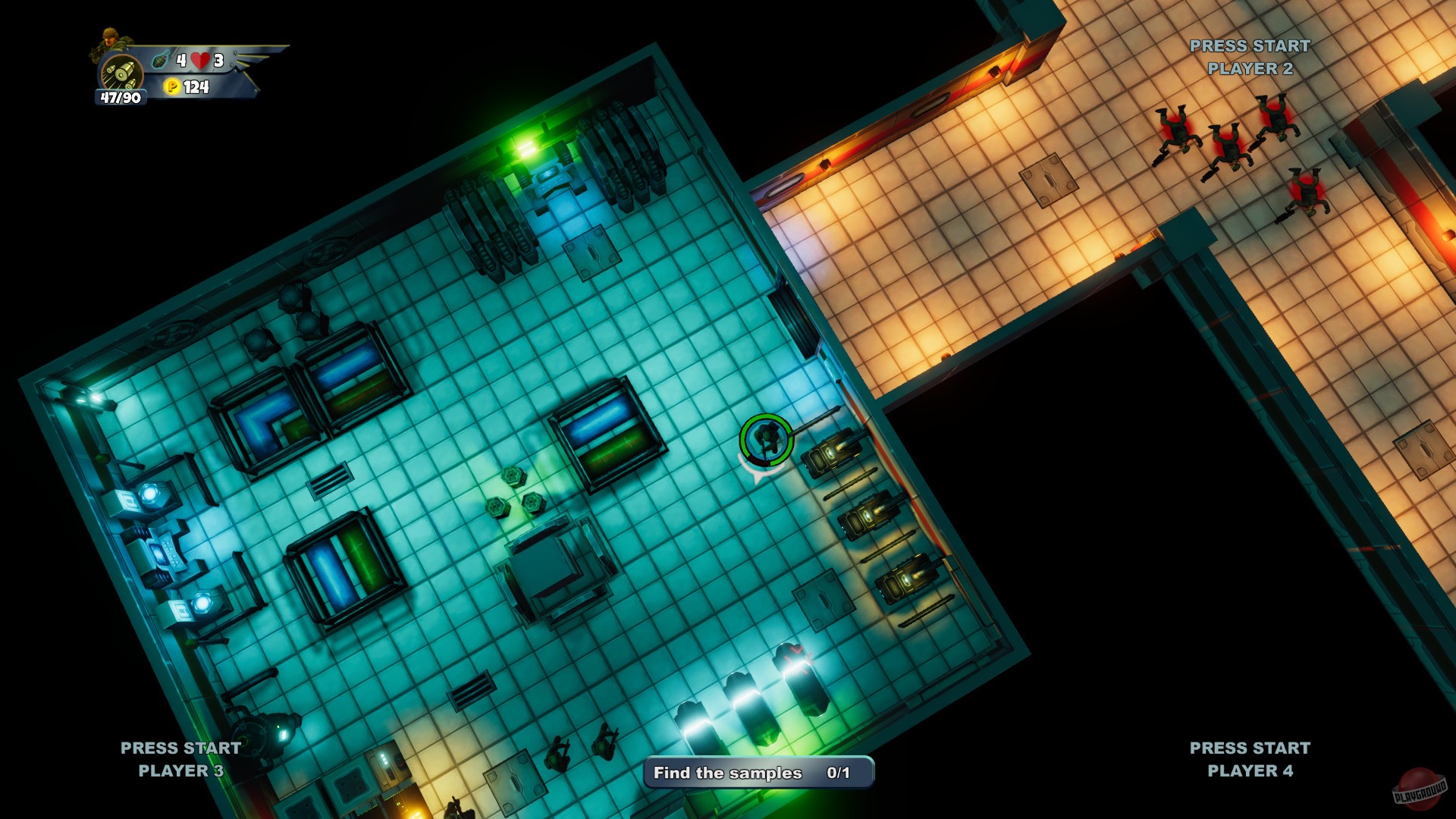The width and height of the screenshot is (1456, 819).
Task: Click the grenade icon next to count 4
Action: (x=161, y=59)
